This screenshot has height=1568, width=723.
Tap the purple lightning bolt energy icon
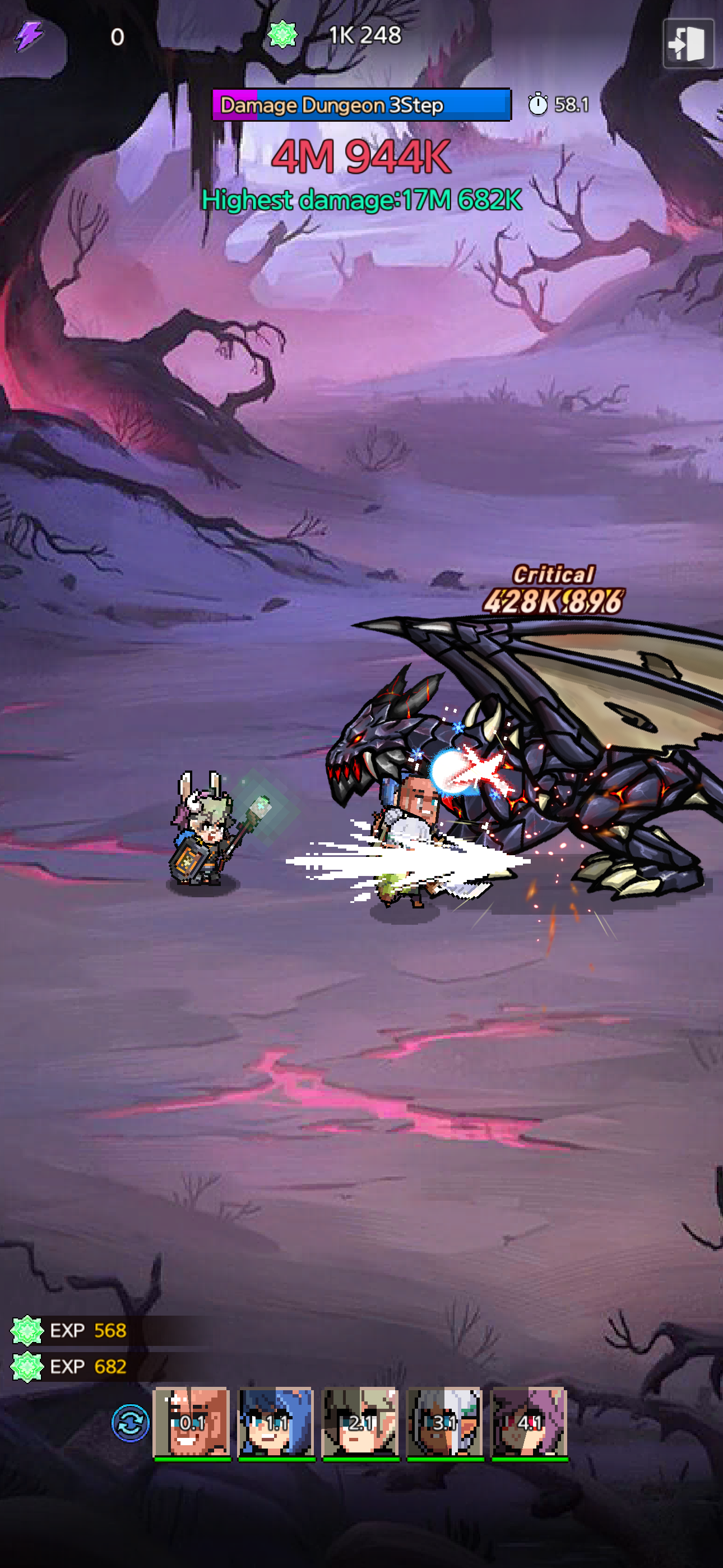point(29,36)
